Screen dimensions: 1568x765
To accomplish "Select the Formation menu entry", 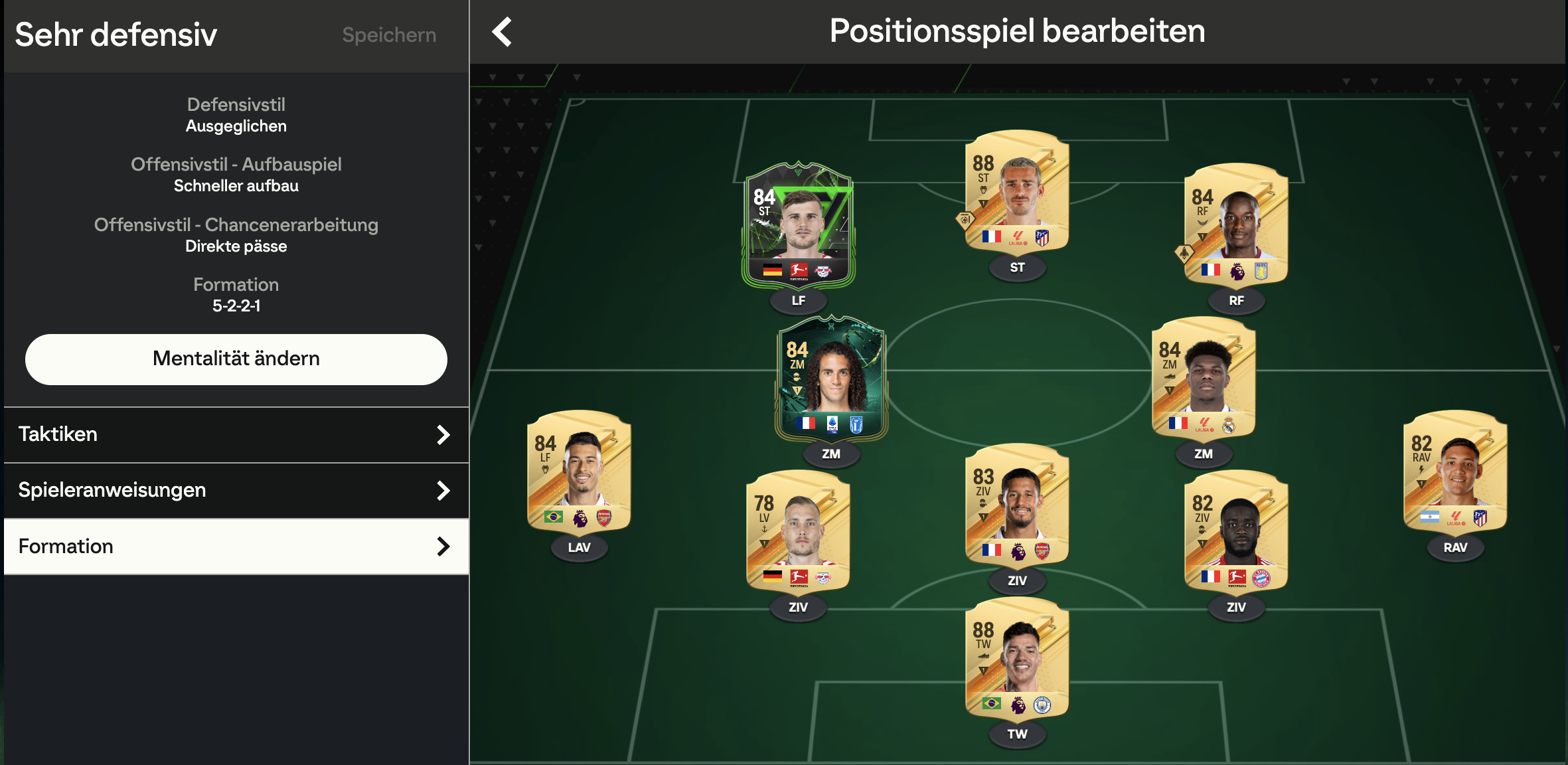I will pos(236,547).
